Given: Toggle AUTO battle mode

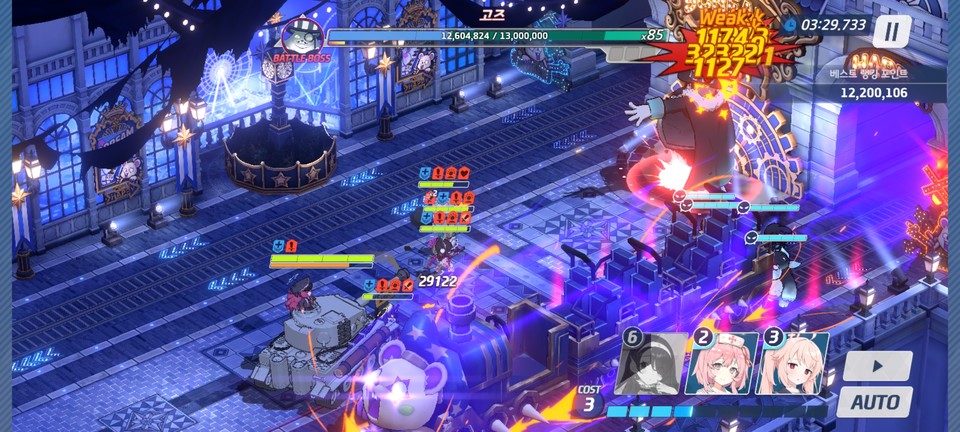Looking at the screenshot, I should tap(875, 402).
